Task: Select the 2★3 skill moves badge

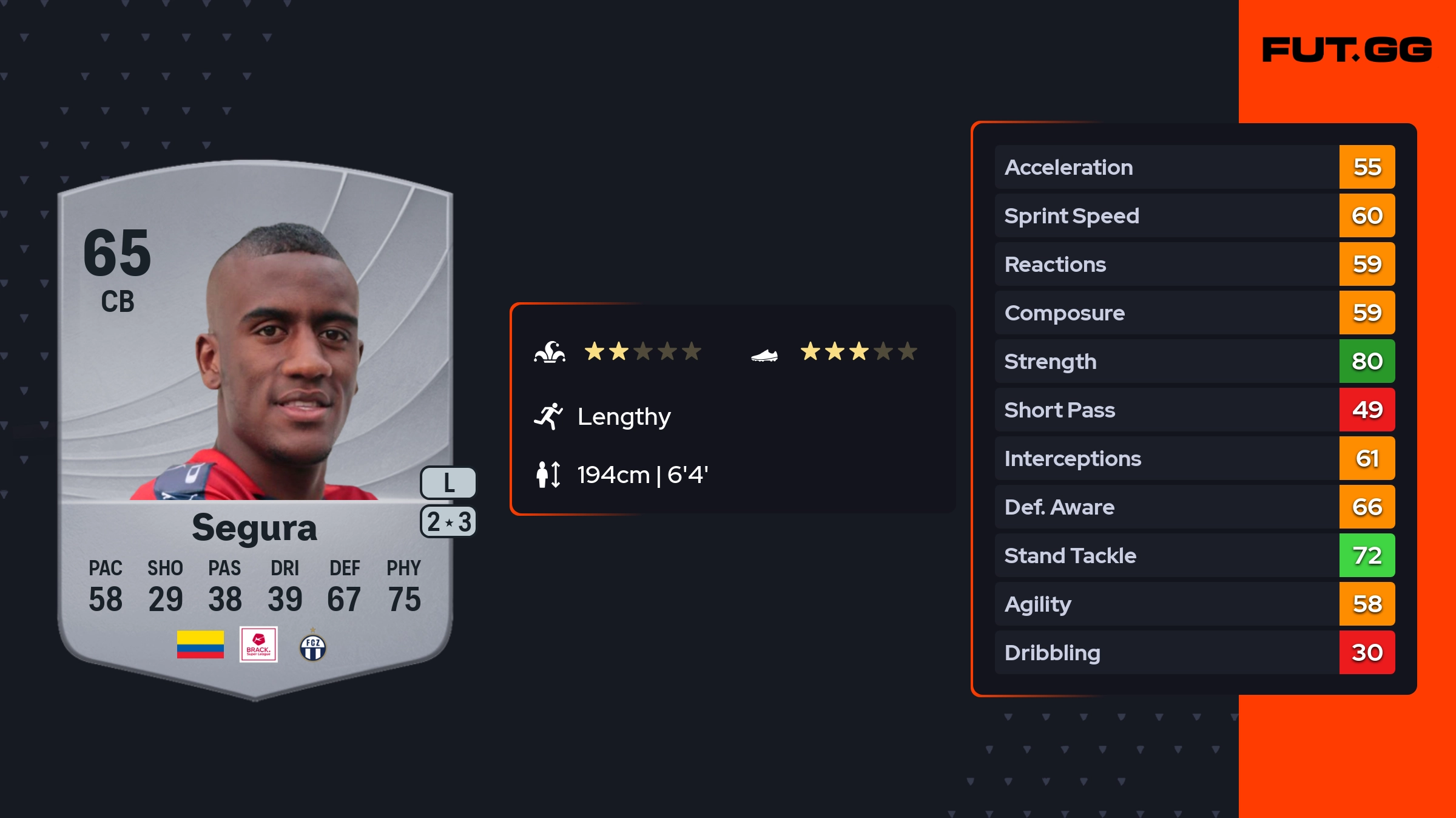Action: pyautogui.click(x=448, y=522)
